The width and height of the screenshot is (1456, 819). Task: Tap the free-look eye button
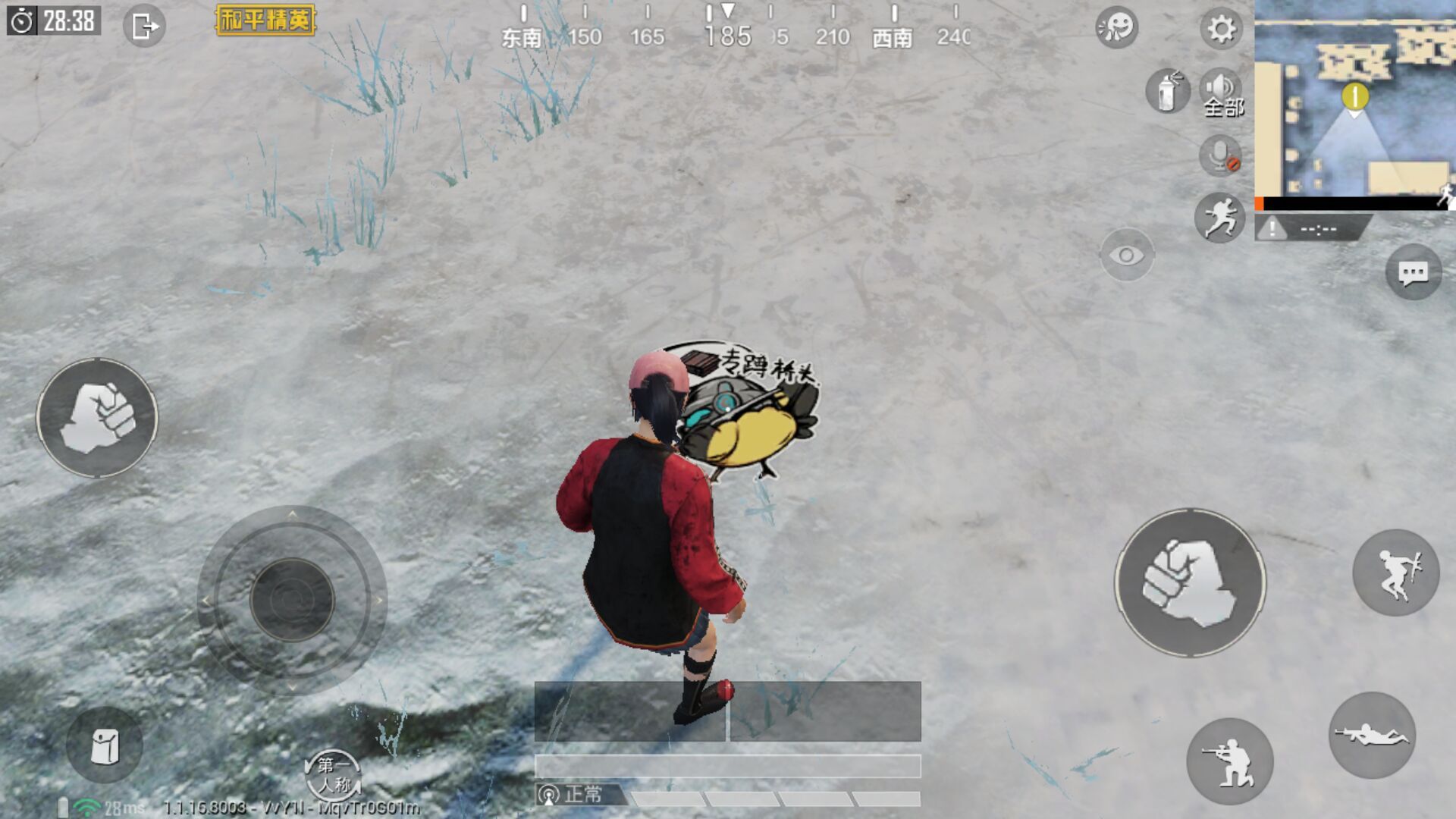tap(1127, 255)
